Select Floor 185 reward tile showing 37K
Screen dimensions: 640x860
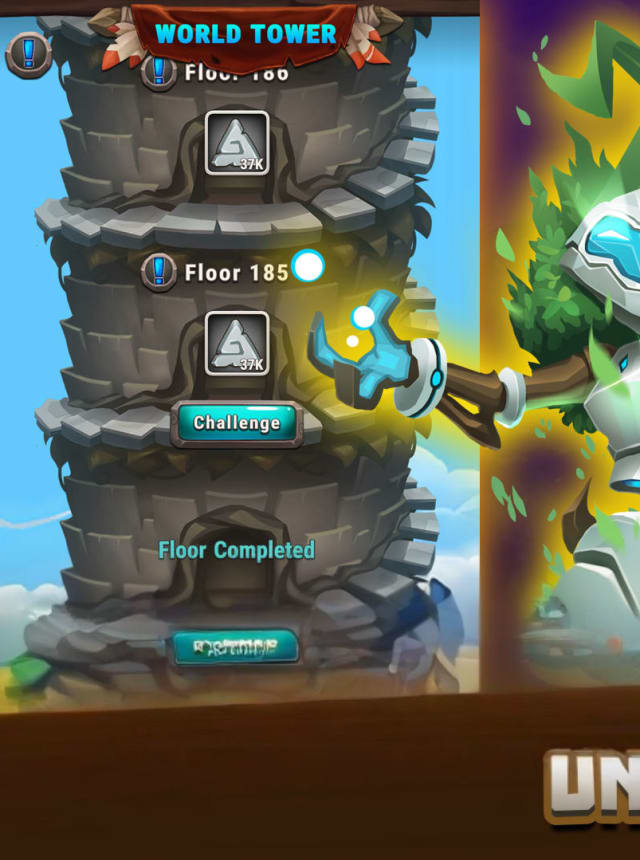tap(237, 343)
